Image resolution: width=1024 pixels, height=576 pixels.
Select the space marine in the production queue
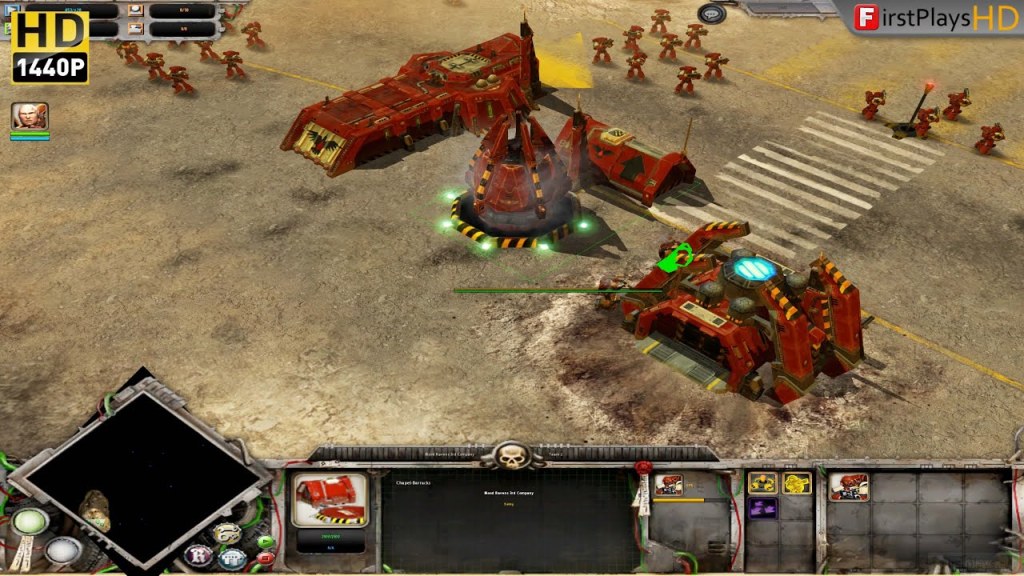tap(669, 485)
